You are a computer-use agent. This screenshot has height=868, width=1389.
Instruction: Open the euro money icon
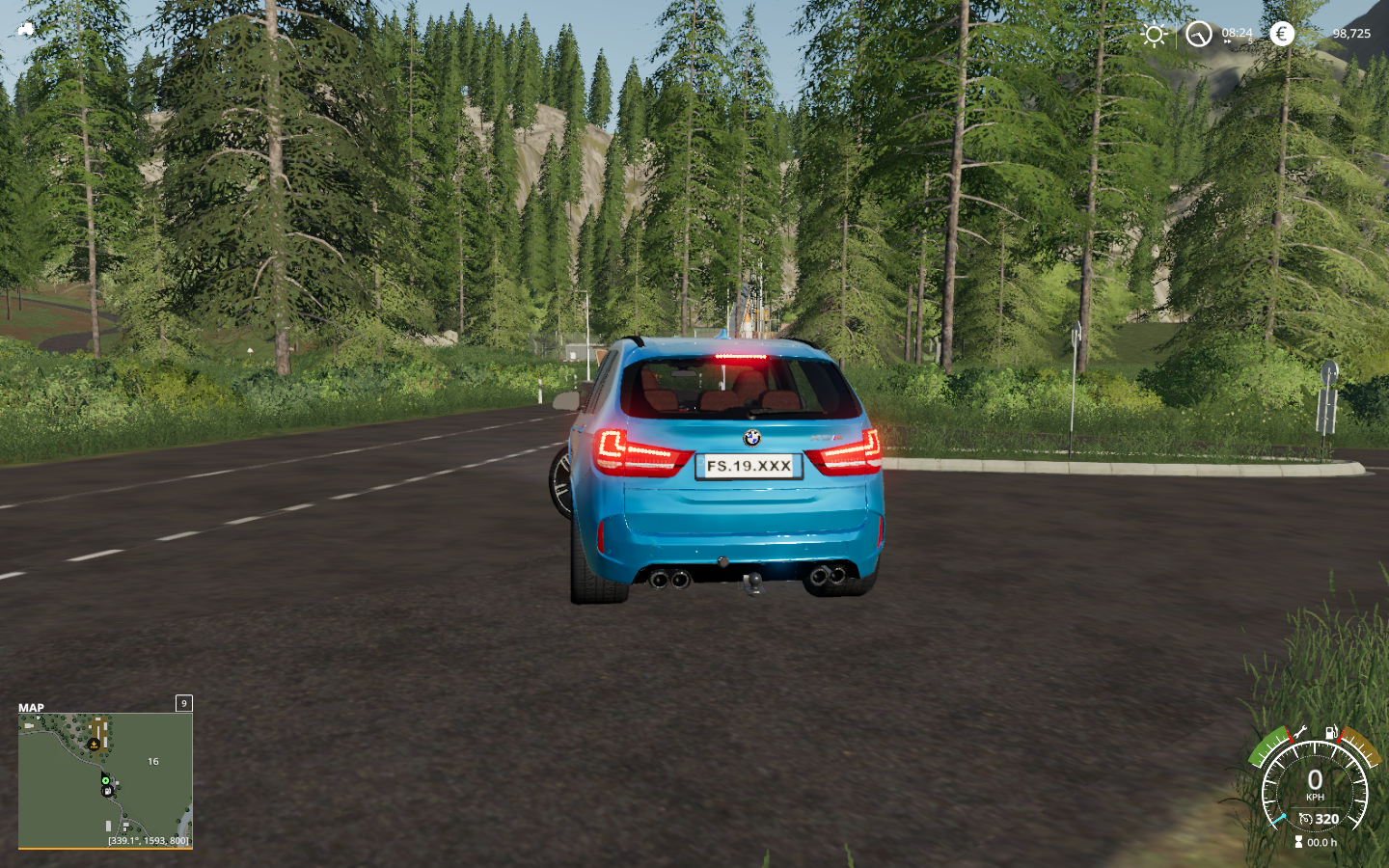click(1281, 35)
